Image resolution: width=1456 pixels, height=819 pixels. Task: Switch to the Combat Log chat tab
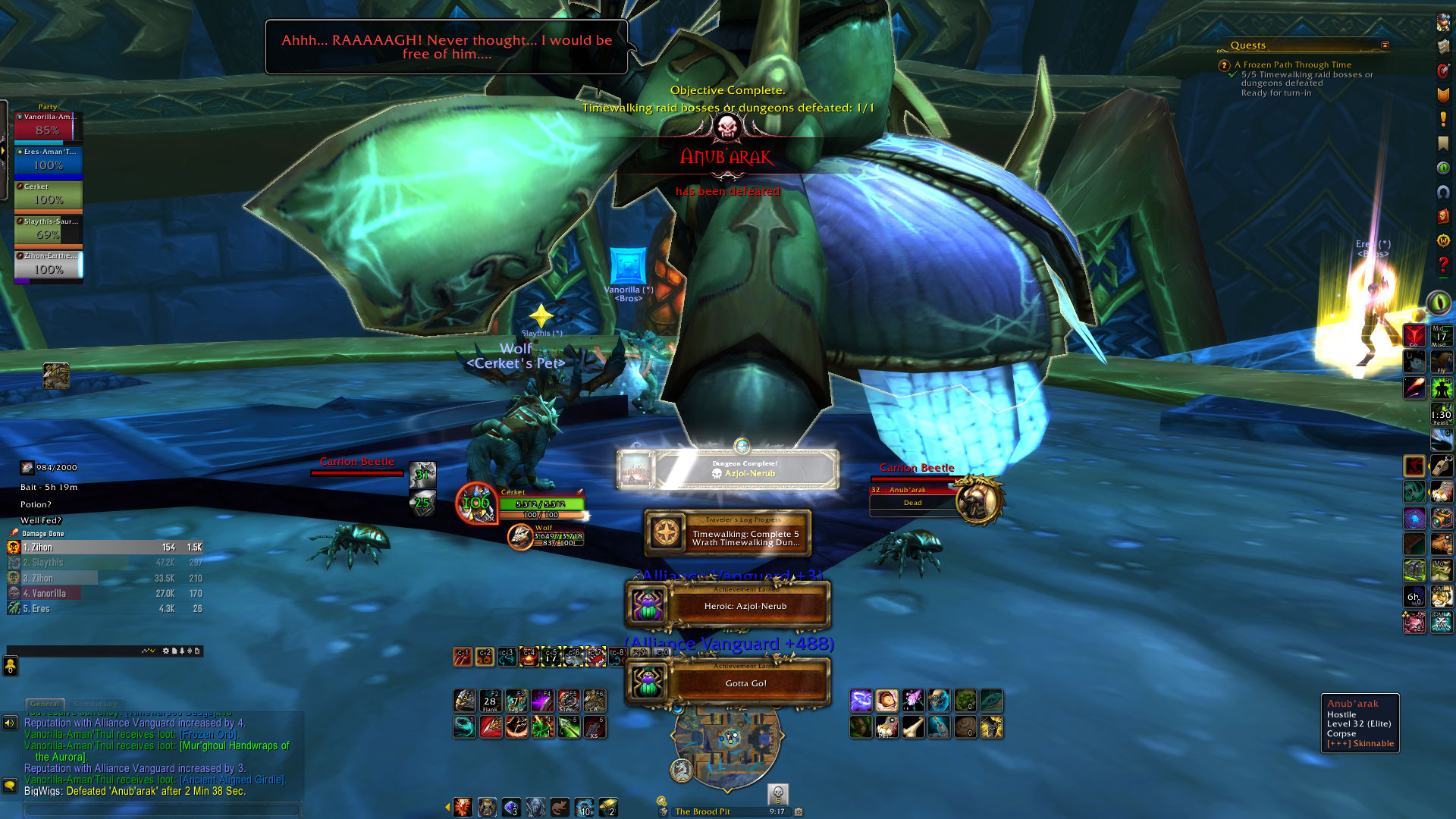coord(97,704)
